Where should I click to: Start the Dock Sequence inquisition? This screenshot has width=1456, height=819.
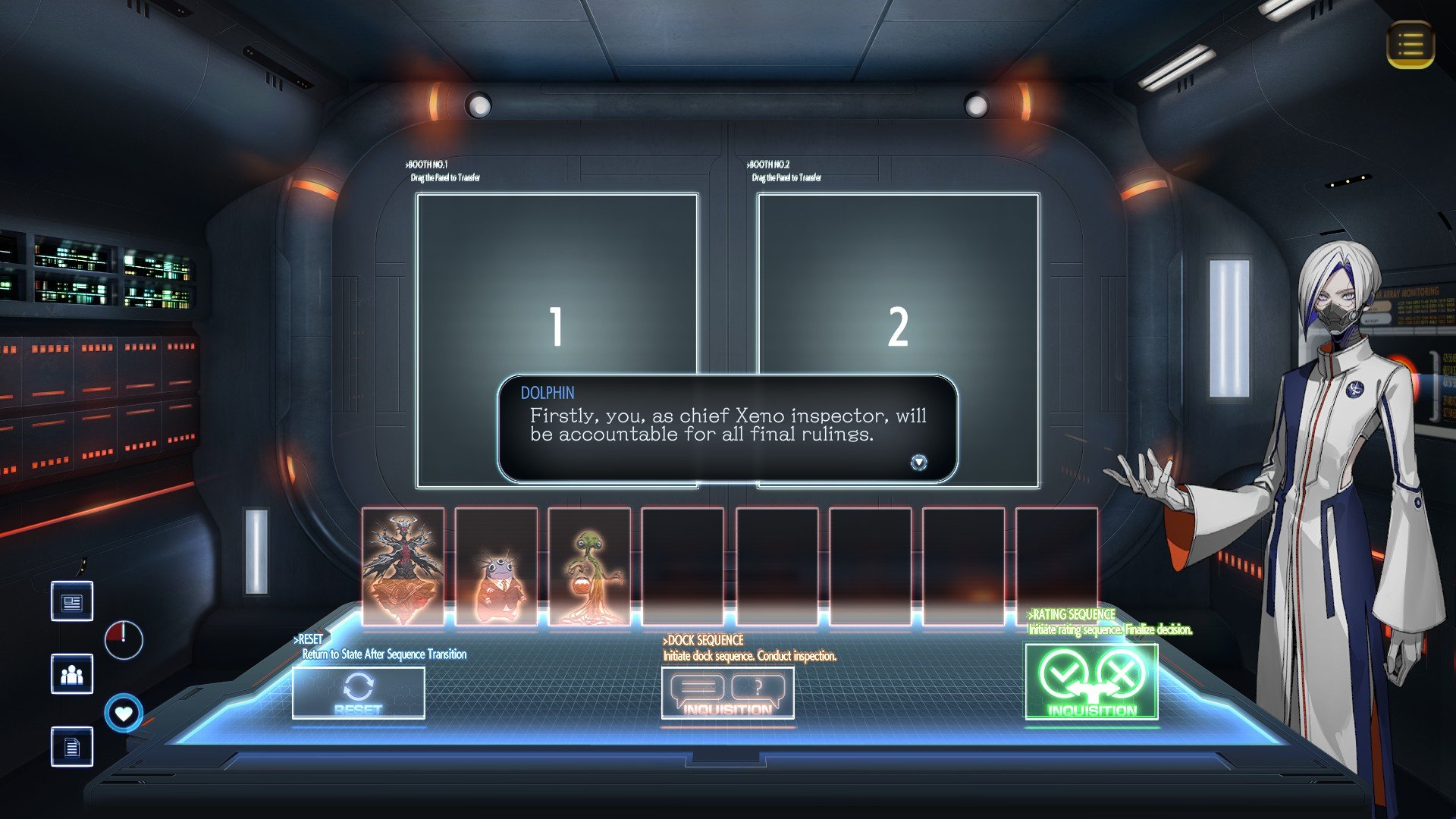pyautogui.click(x=727, y=693)
